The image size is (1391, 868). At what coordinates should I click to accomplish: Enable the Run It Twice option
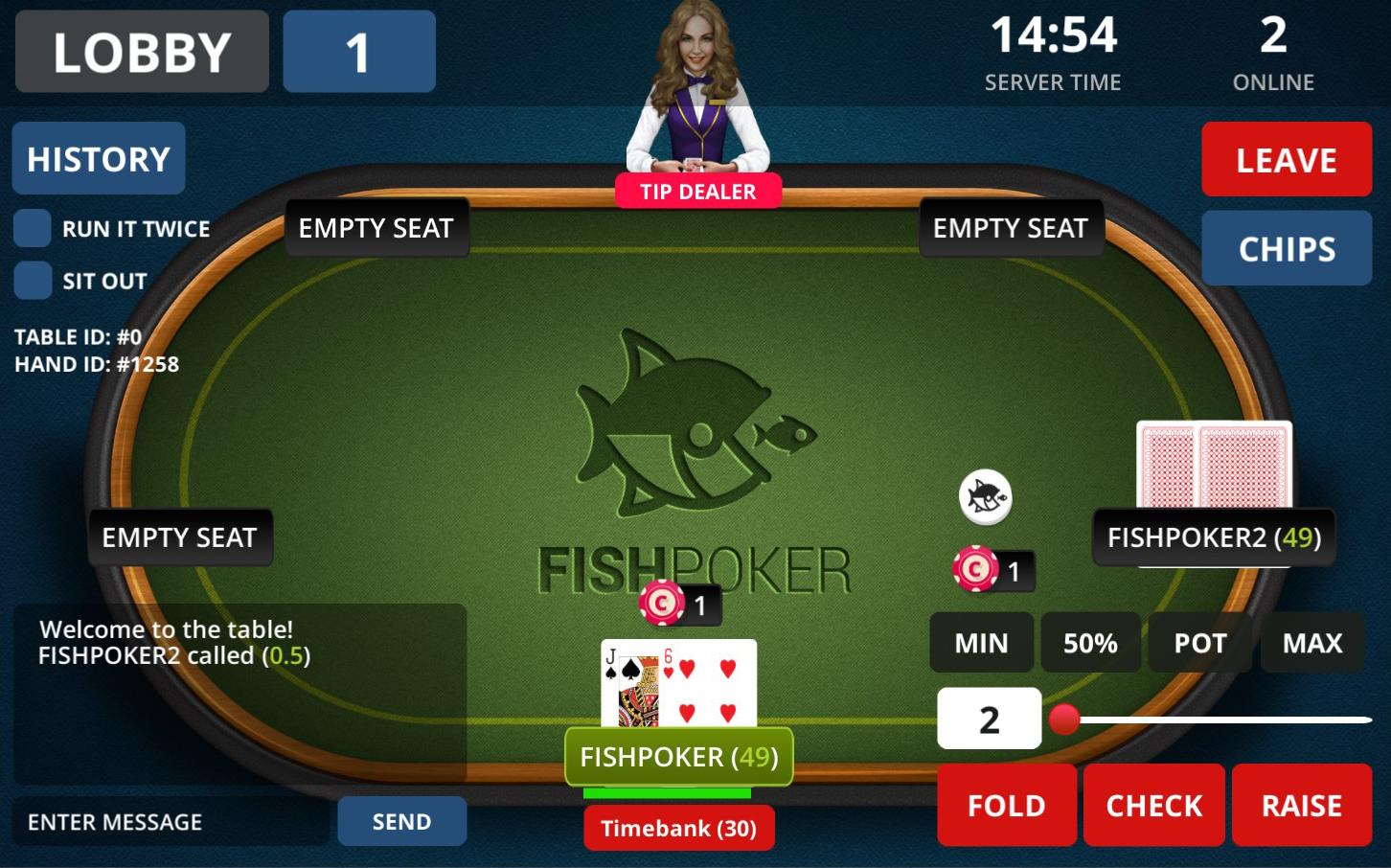click(x=33, y=228)
